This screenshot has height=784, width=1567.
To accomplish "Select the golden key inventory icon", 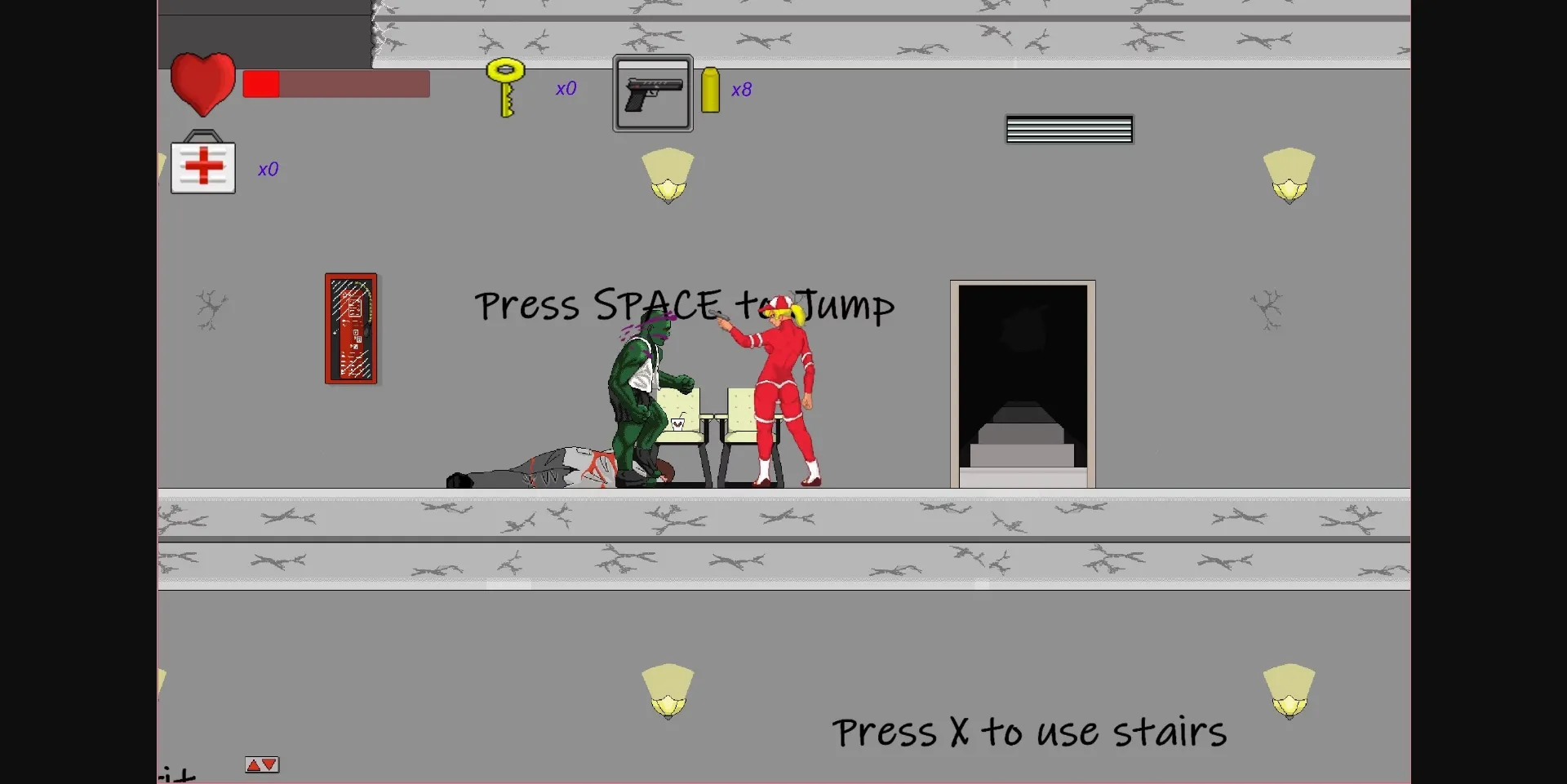I will (505, 88).
